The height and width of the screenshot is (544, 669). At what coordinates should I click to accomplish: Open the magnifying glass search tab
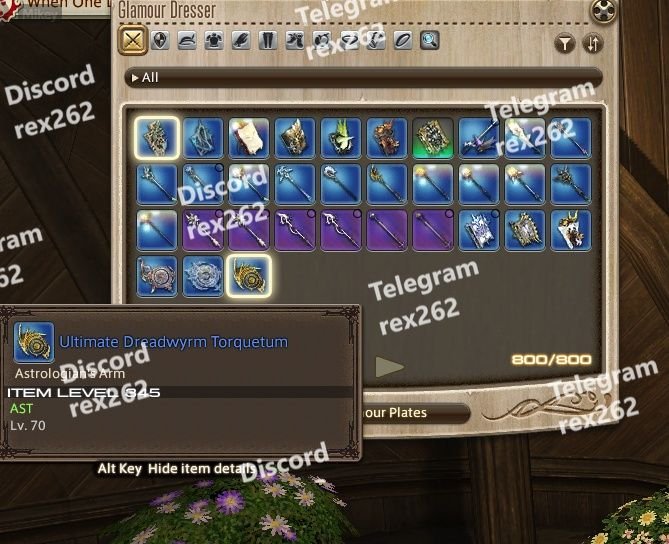pyautogui.click(x=430, y=41)
